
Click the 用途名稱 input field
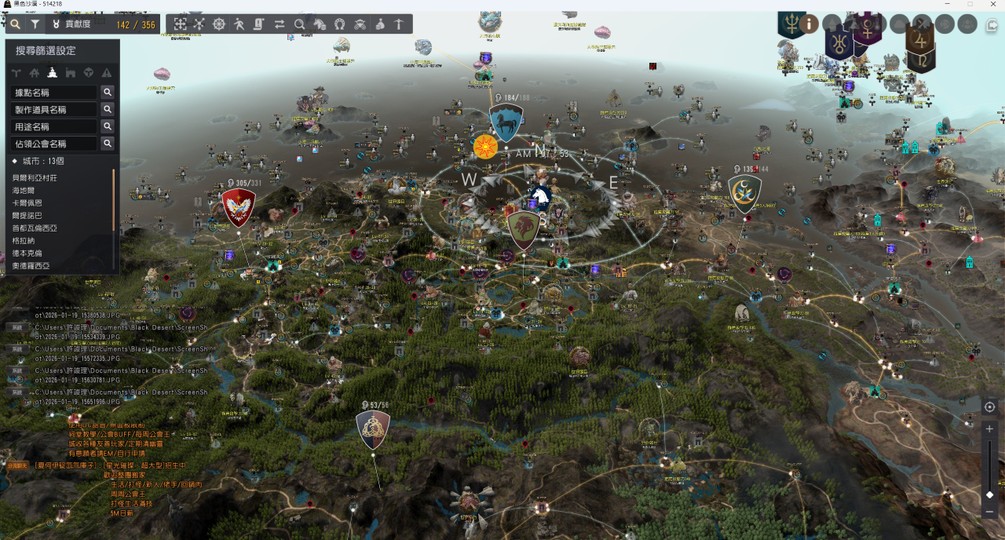click(x=54, y=127)
